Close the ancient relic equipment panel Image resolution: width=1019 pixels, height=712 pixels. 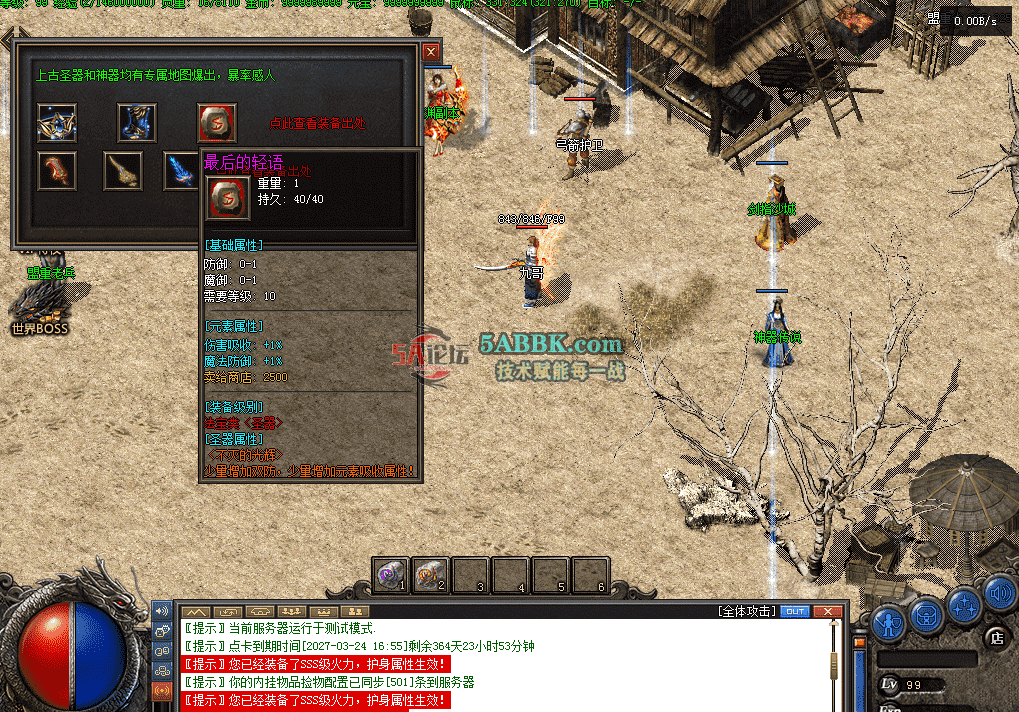click(431, 51)
